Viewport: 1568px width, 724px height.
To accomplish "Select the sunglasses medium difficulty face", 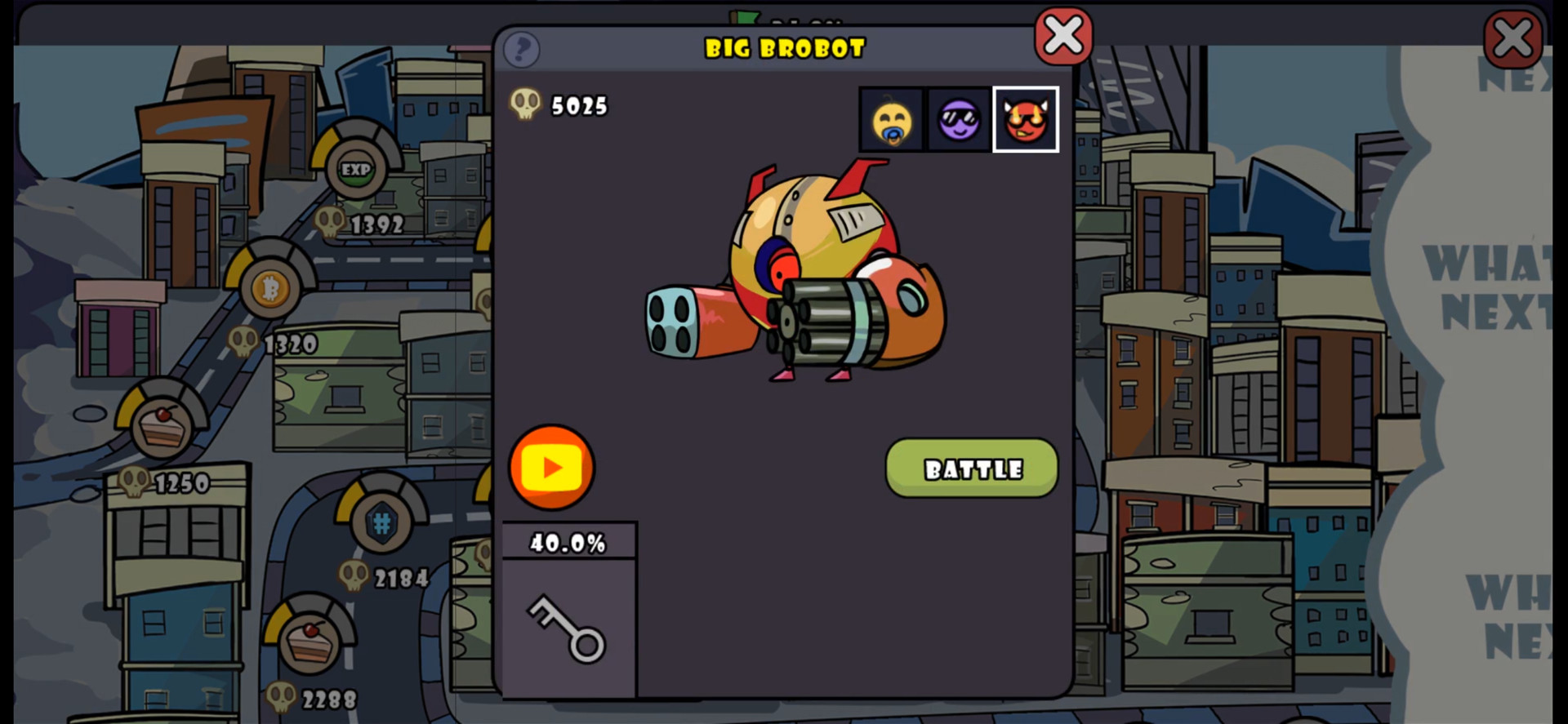I will coord(957,119).
